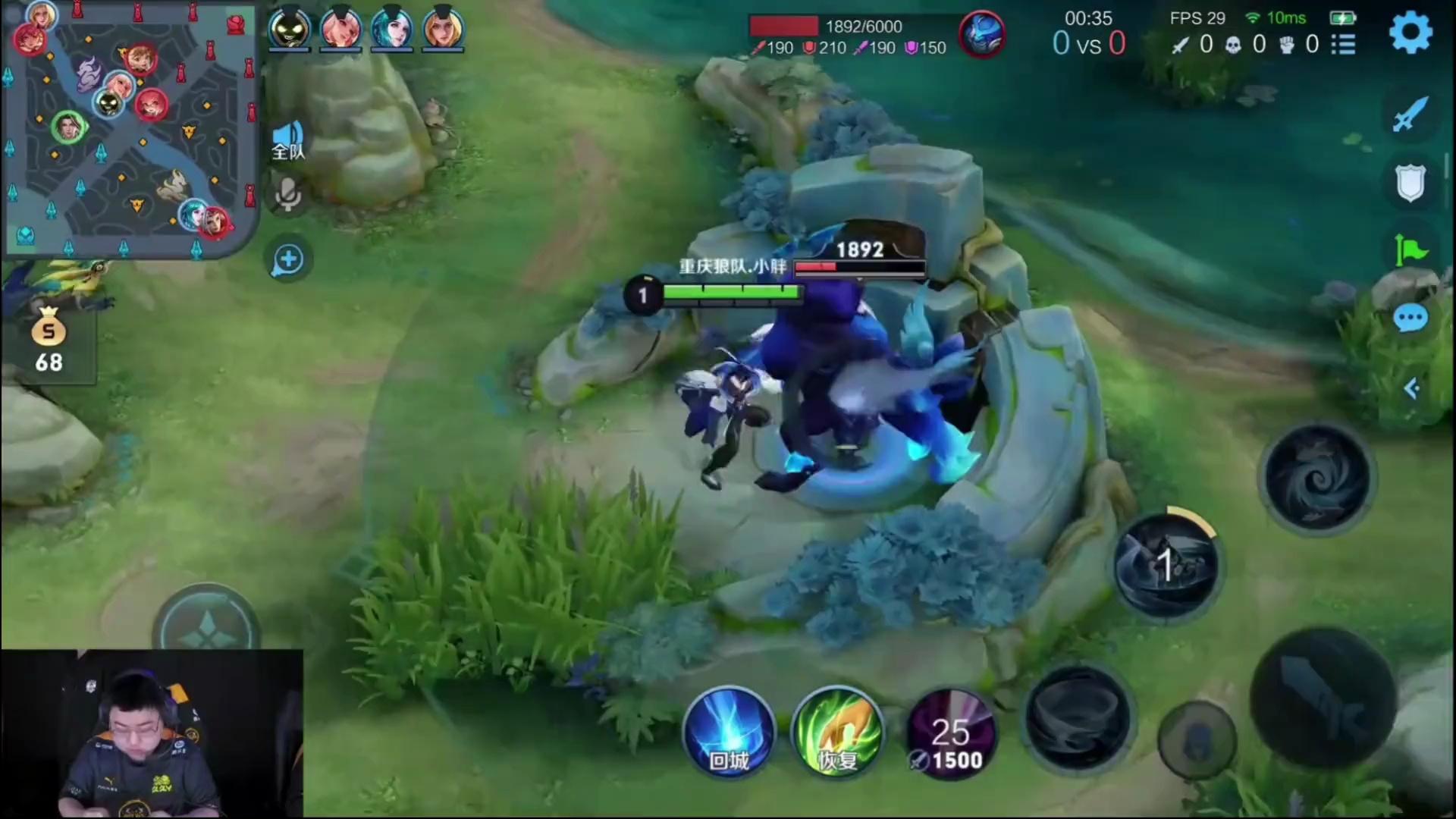Send the shield defend signal

coord(1410,183)
